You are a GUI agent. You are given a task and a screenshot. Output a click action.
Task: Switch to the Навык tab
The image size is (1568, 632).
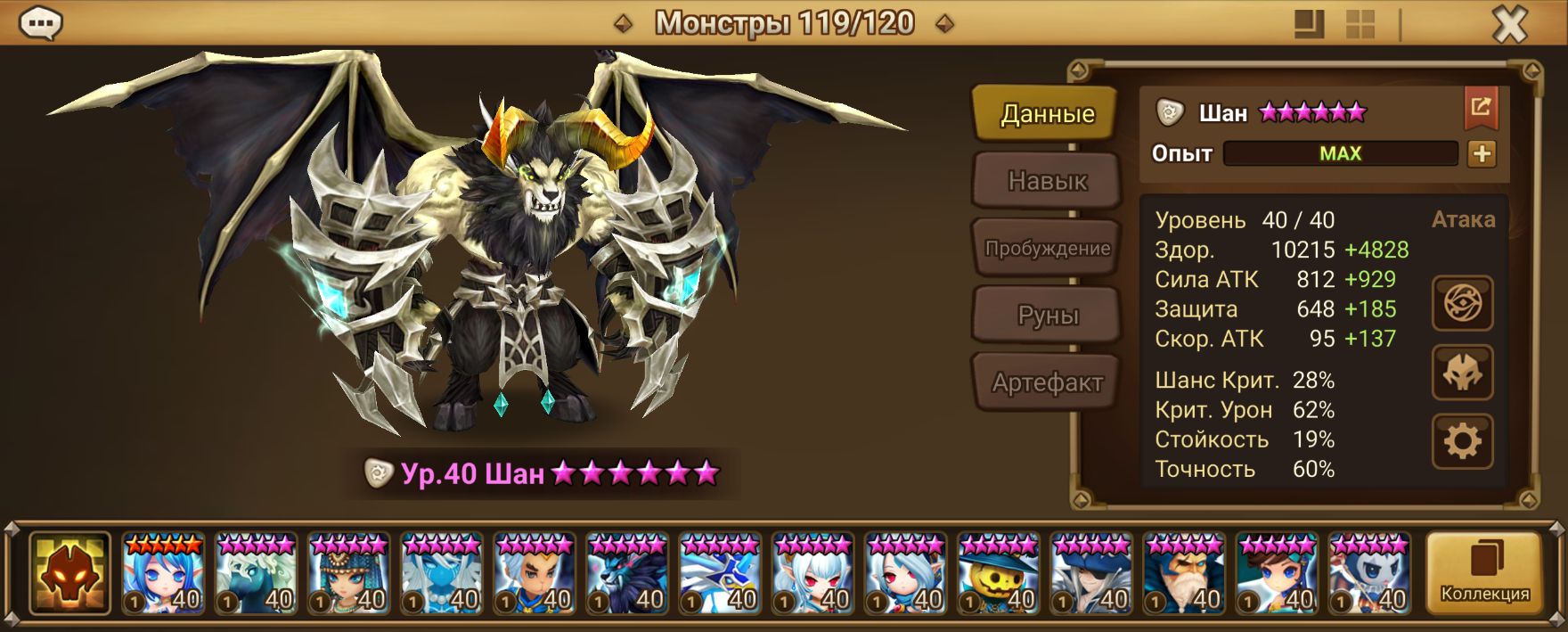[1047, 181]
